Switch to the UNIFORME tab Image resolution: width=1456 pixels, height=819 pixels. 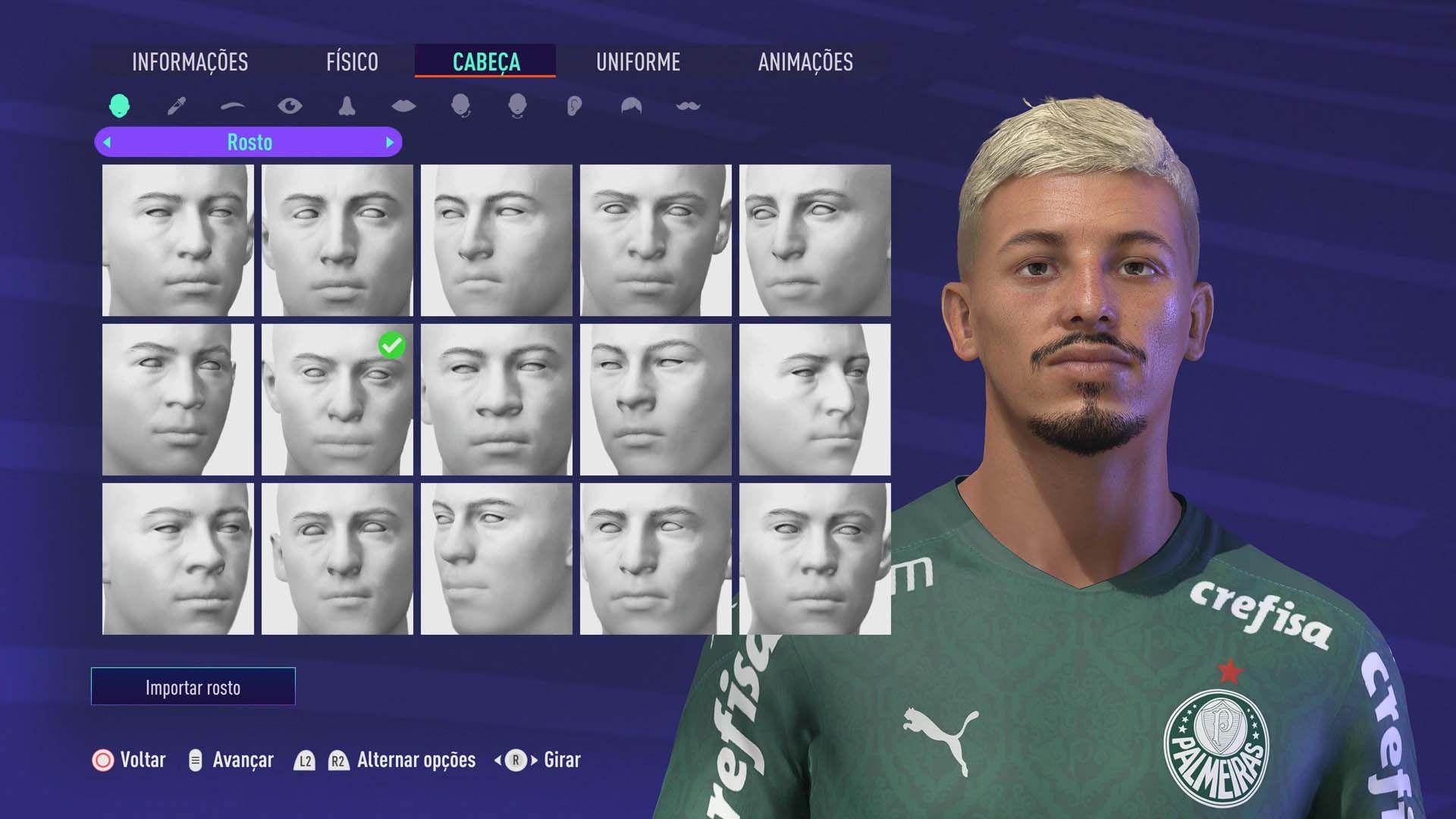click(639, 63)
